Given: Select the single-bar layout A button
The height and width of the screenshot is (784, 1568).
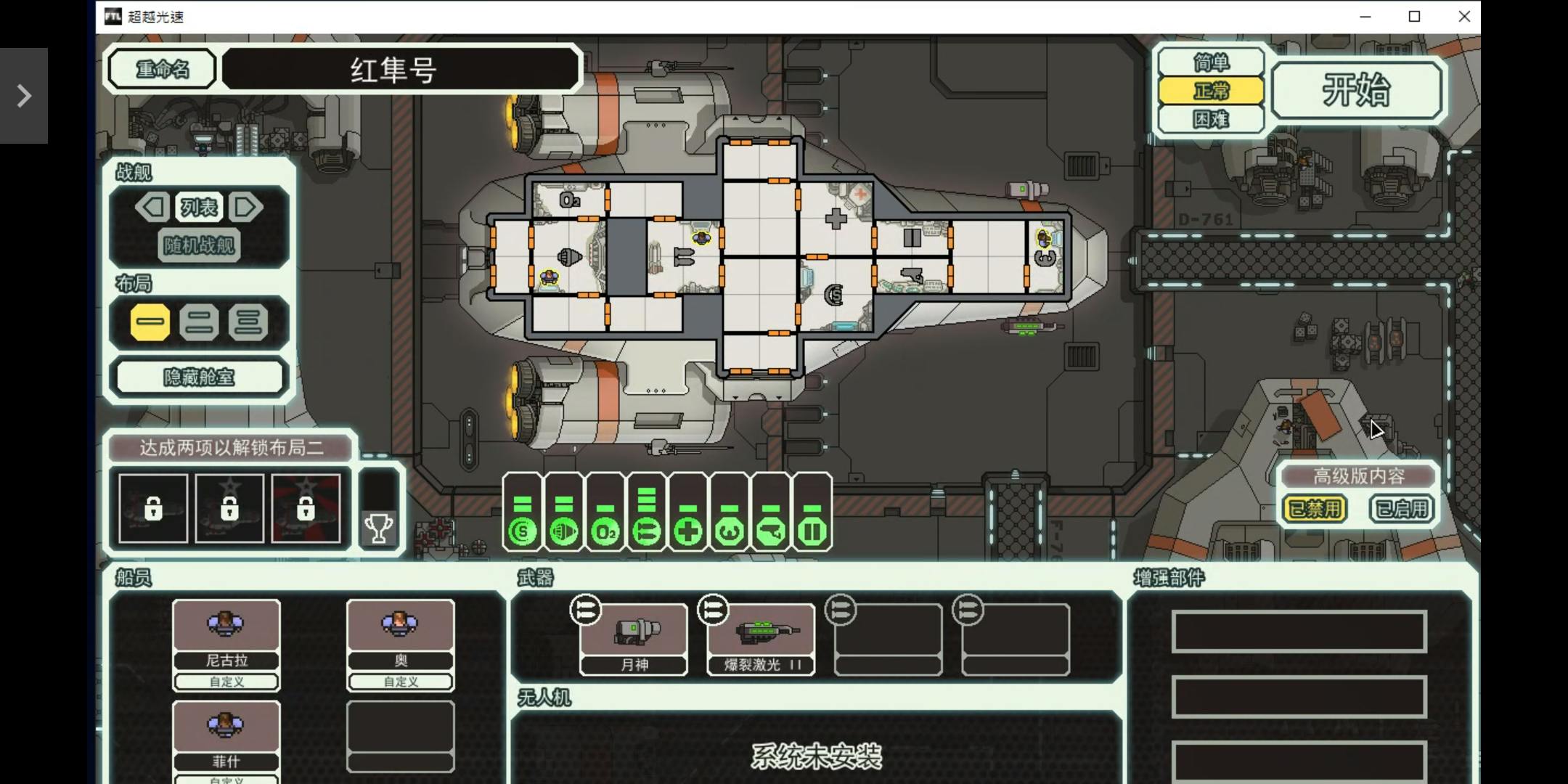Looking at the screenshot, I should pos(150,322).
